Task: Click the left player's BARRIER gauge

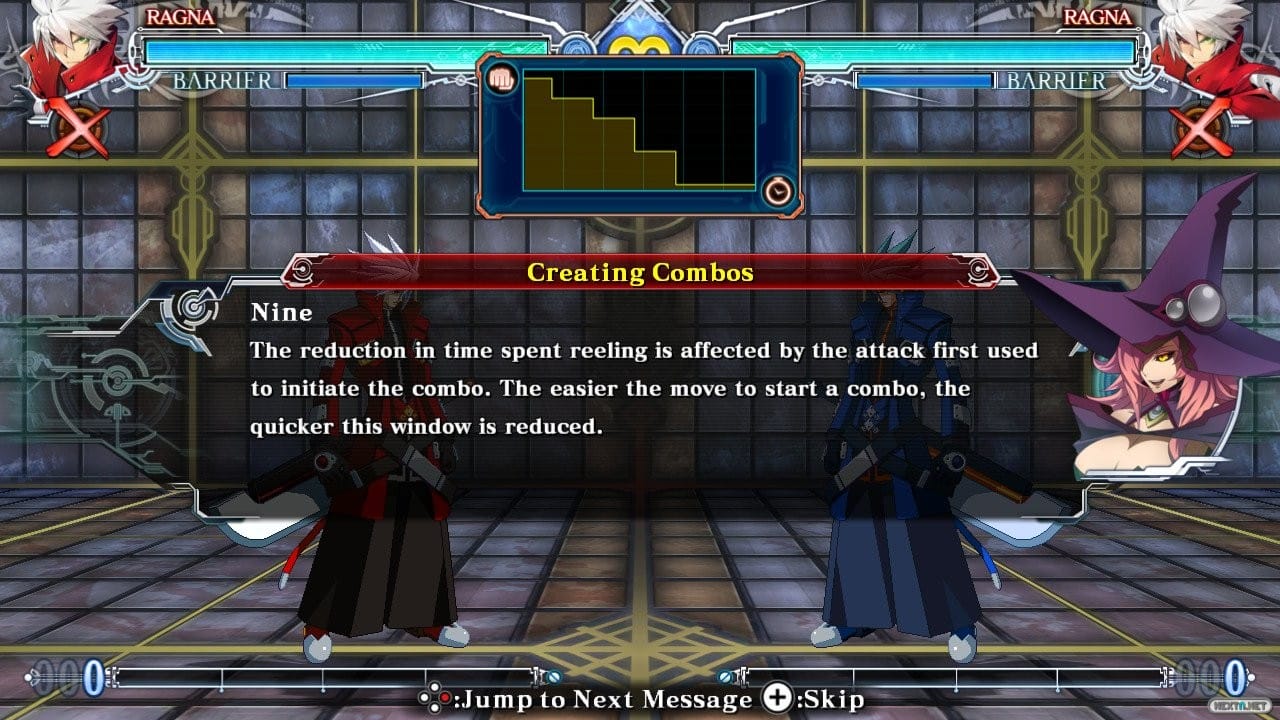Action: tap(355, 80)
